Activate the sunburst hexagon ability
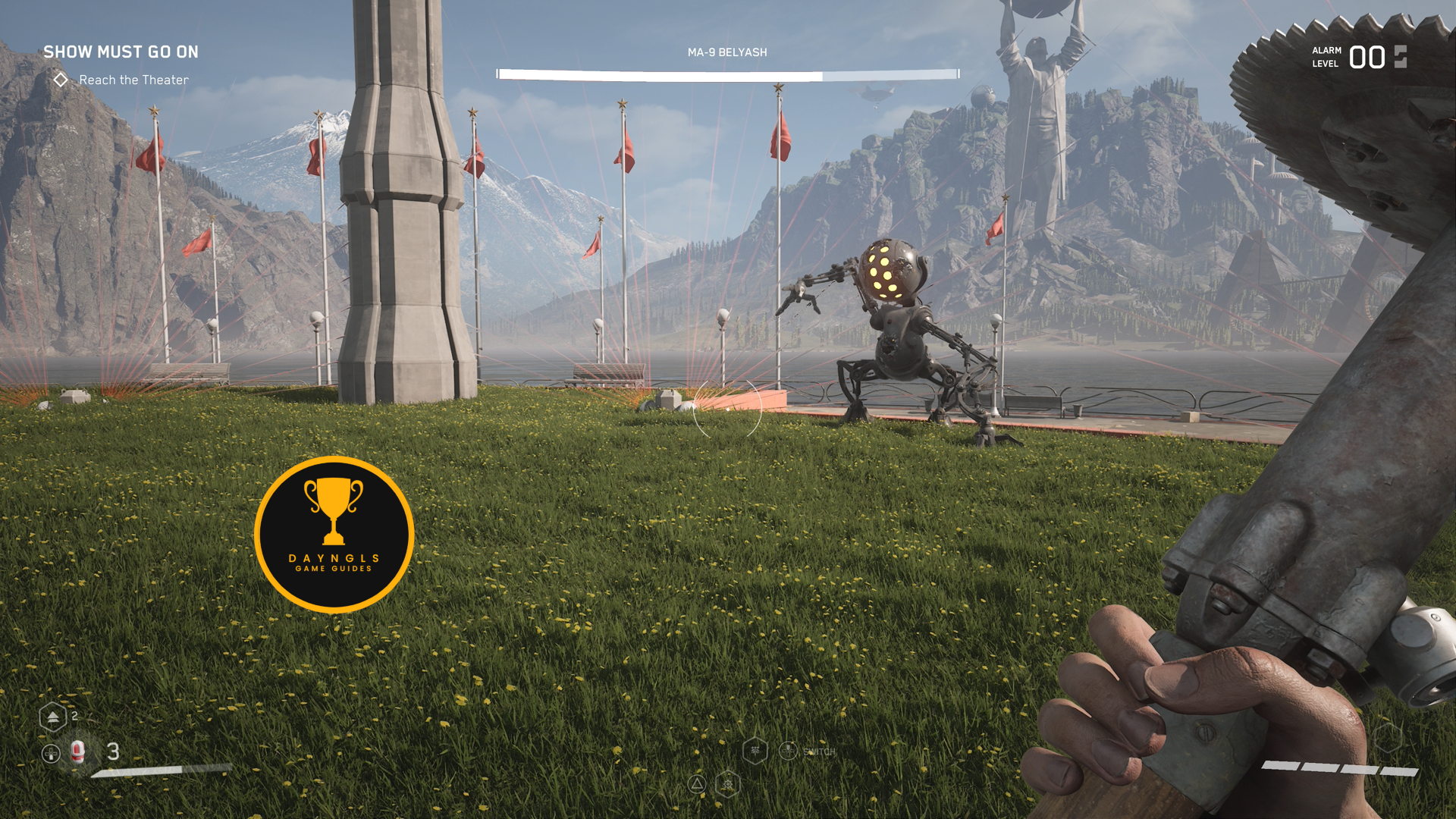The image size is (1456, 819). tap(727, 784)
